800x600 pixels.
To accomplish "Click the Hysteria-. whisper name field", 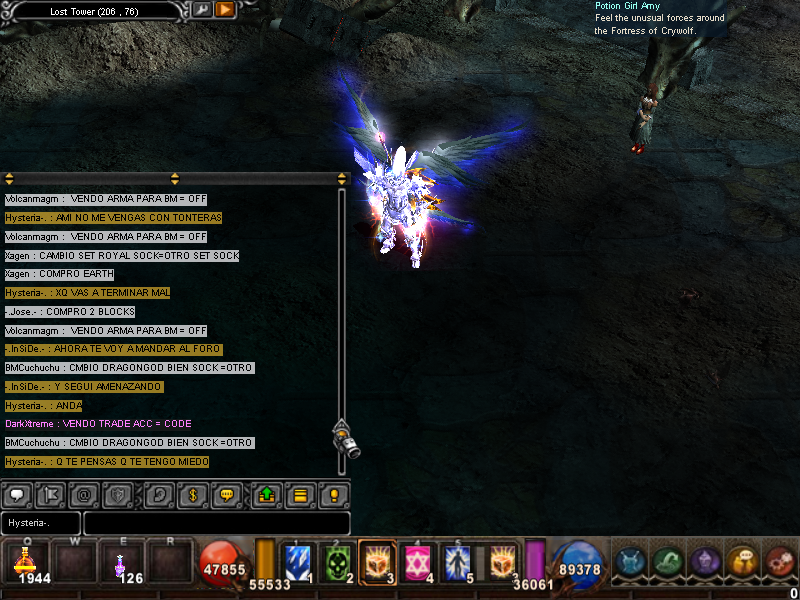I will tap(41, 523).
